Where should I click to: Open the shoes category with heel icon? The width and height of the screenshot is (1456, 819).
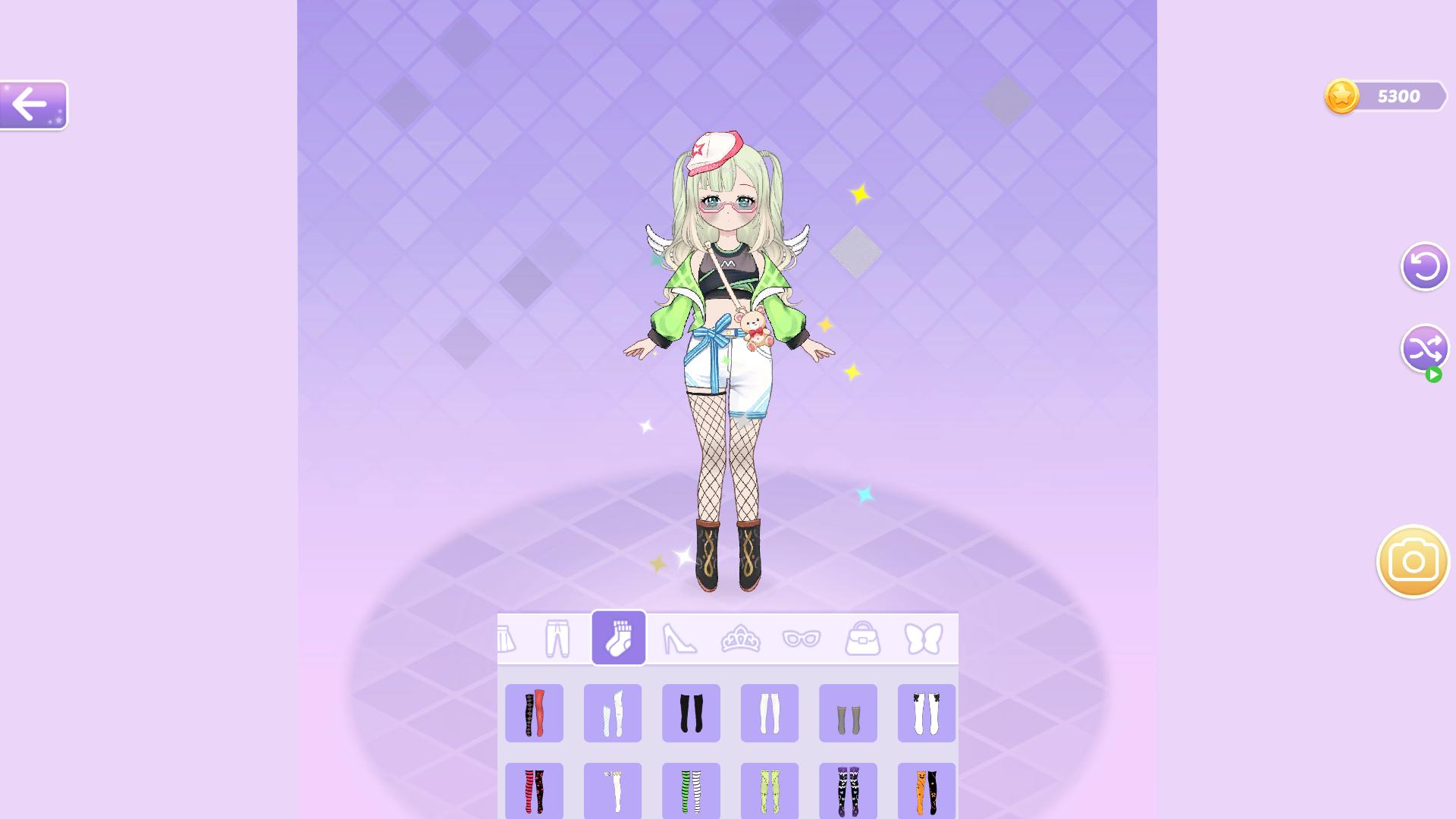tap(680, 638)
